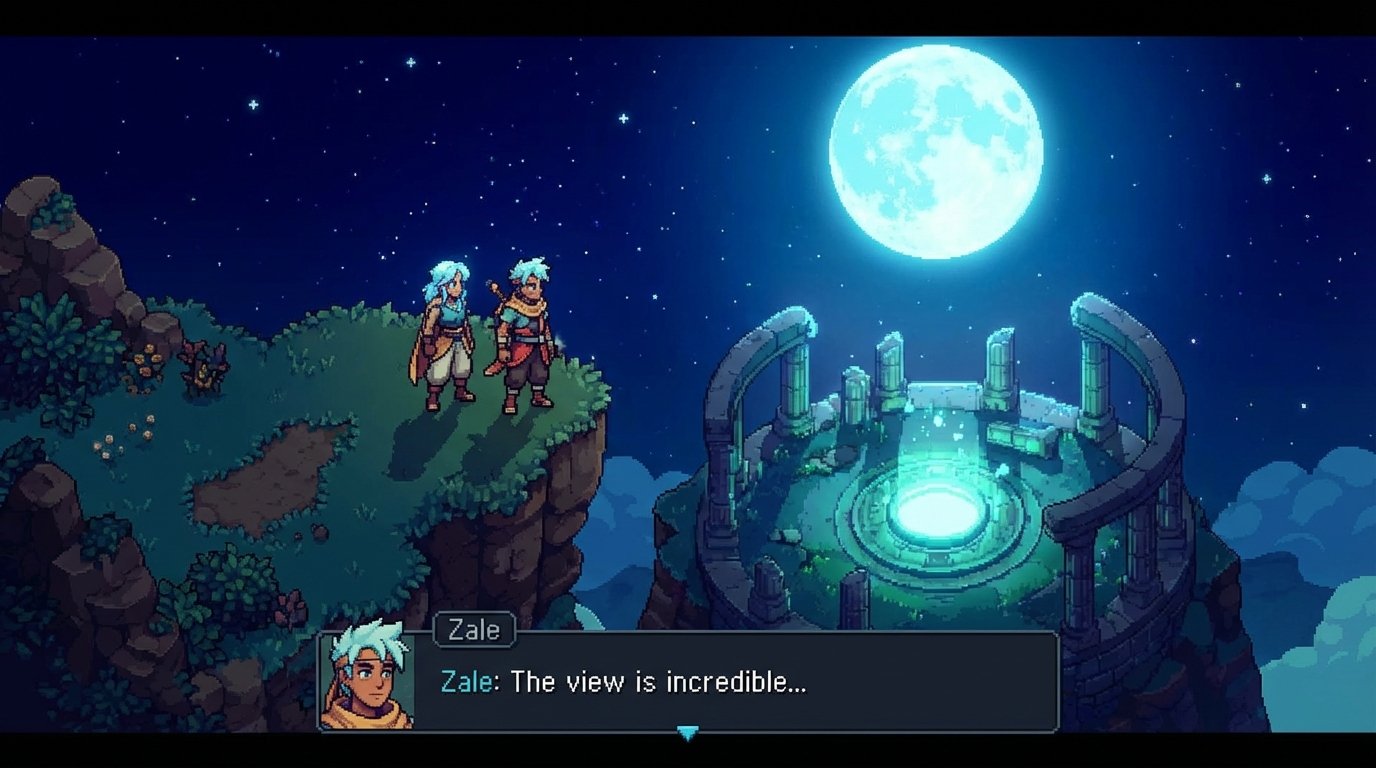Viewport: 1376px width, 768px height.
Task: Click the Zale name label on the dialogue frame
Action: point(474,630)
